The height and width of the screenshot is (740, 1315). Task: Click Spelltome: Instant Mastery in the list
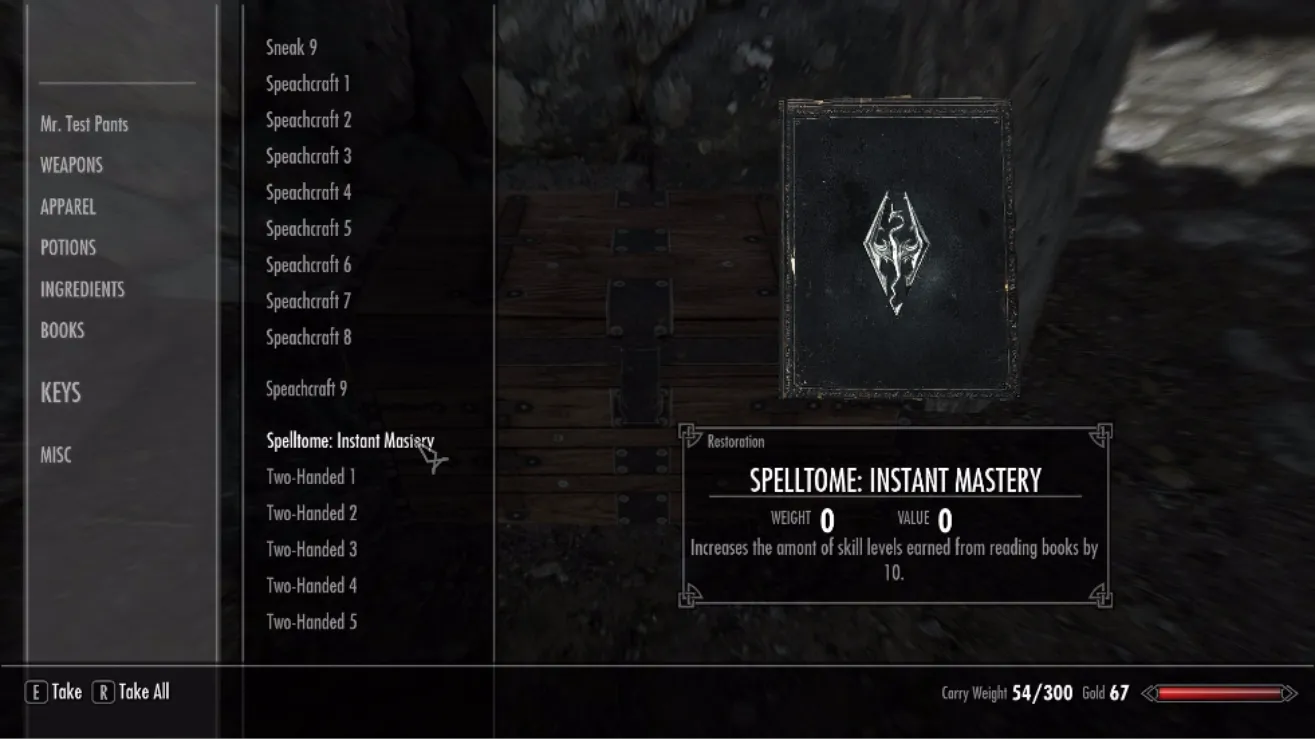[349, 441]
